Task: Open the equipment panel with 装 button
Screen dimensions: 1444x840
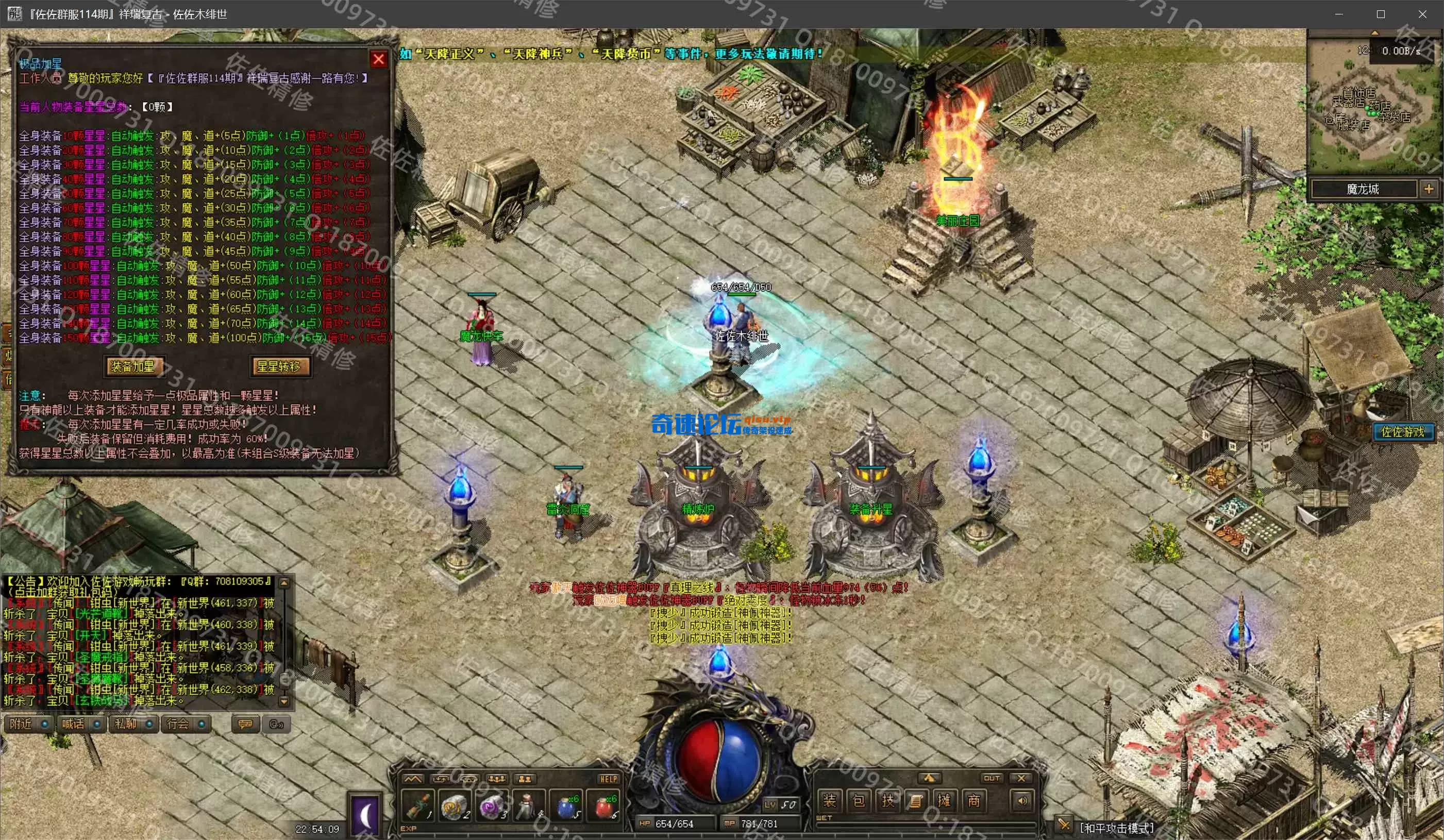Action: tap(829, 800)
